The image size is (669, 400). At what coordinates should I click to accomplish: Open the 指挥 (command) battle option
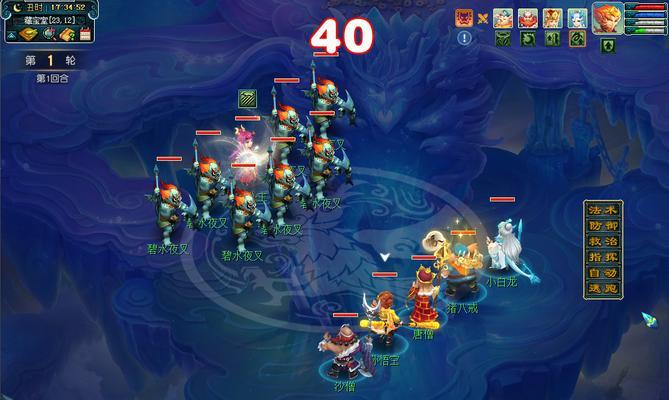(599, 258)
